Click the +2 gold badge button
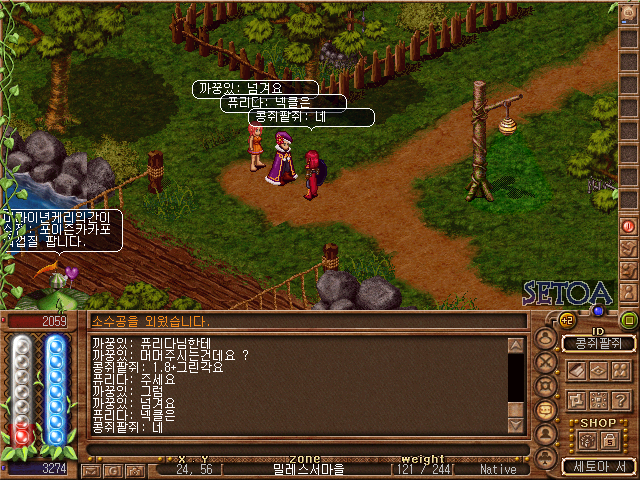The width and height of the screenshot is (640, 480). click(565, 320)
